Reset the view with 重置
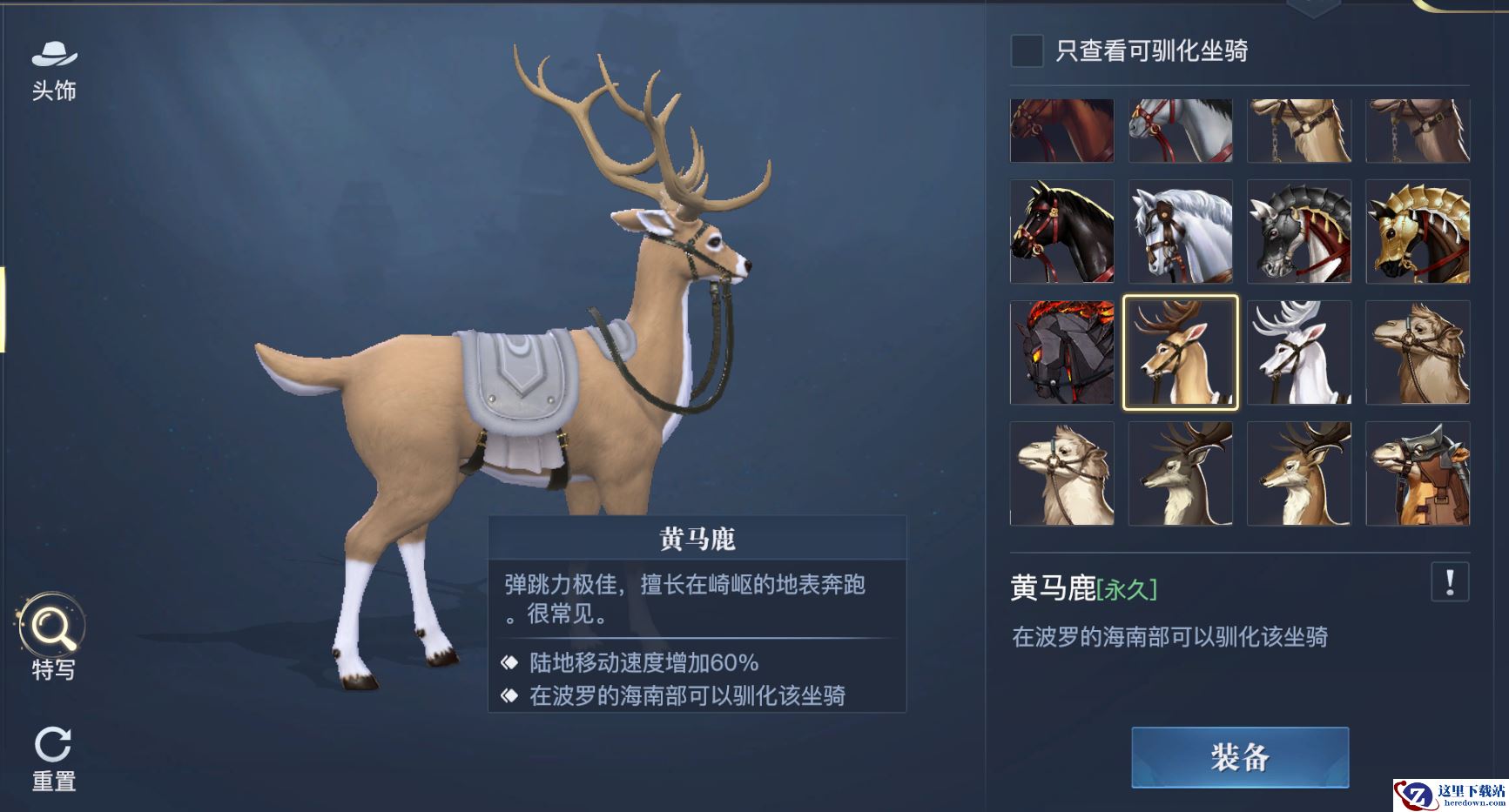 [x=53, y=758]
